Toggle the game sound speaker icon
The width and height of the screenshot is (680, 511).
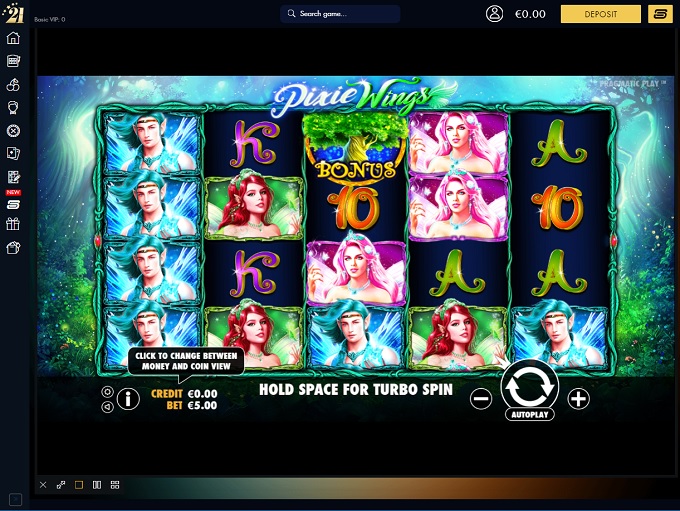coord(107,407)
